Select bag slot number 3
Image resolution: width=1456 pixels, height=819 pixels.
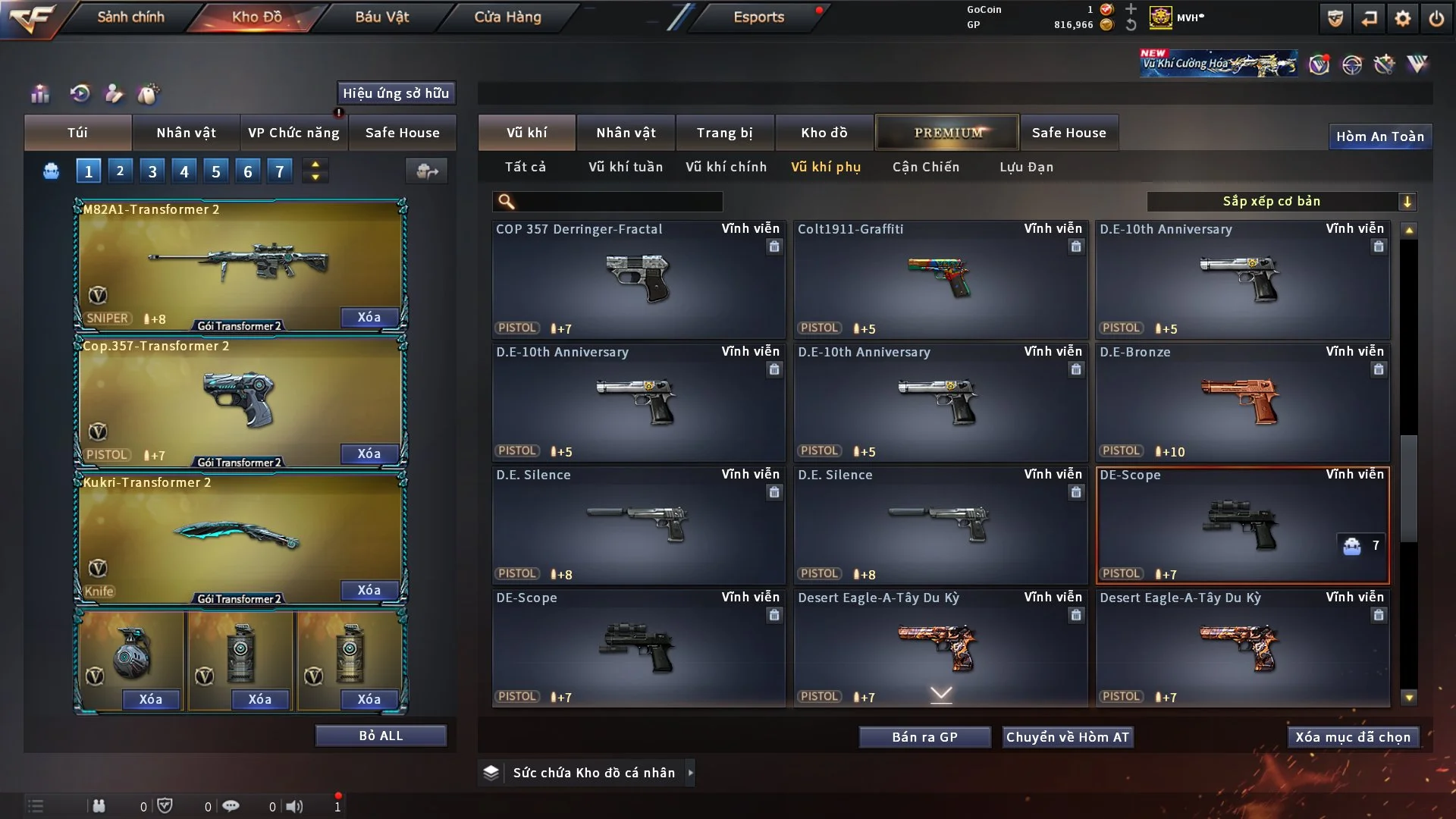pos(152,171)
